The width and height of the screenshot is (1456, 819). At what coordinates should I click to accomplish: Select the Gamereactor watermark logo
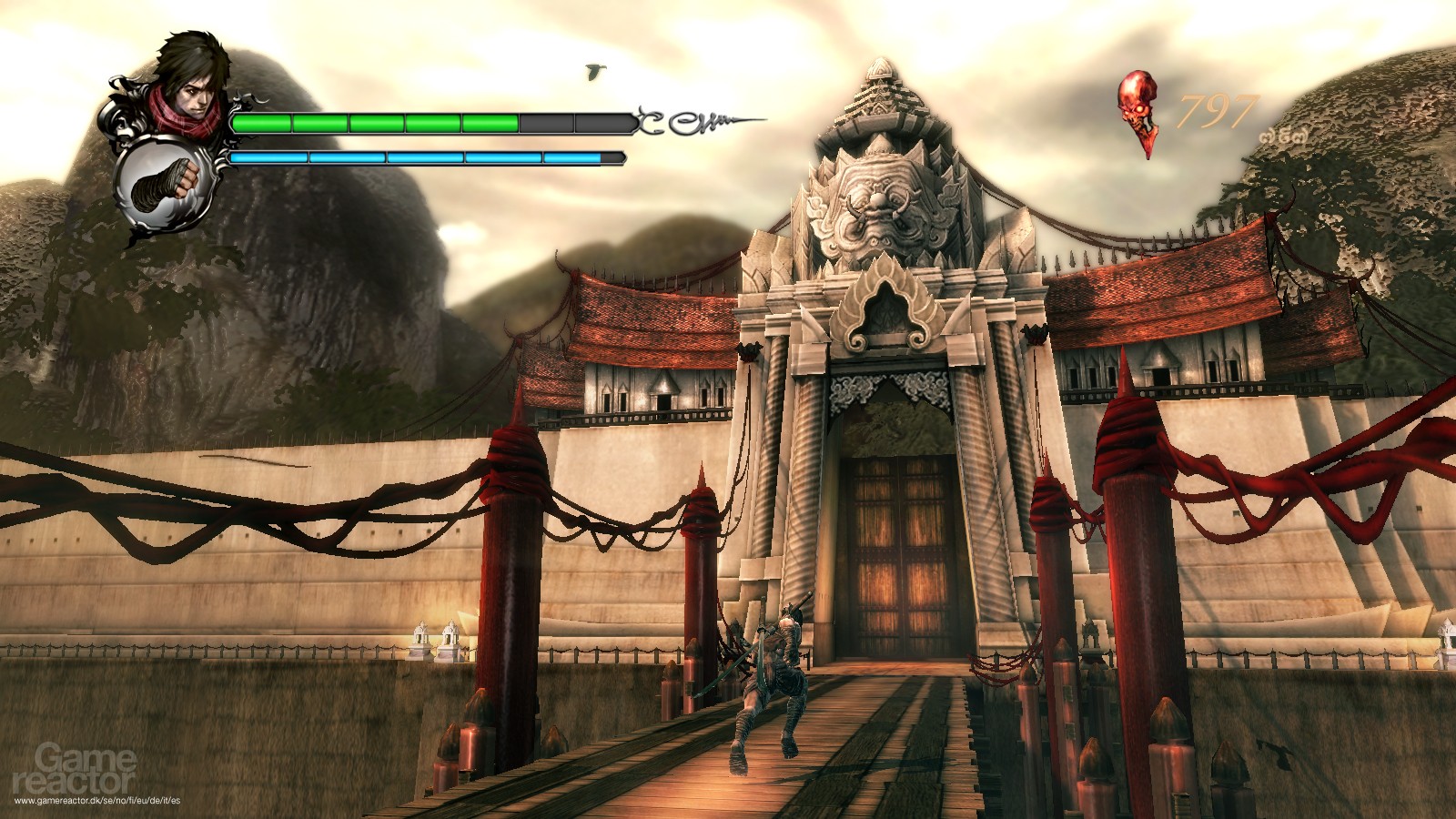click(x=77, y=769)
